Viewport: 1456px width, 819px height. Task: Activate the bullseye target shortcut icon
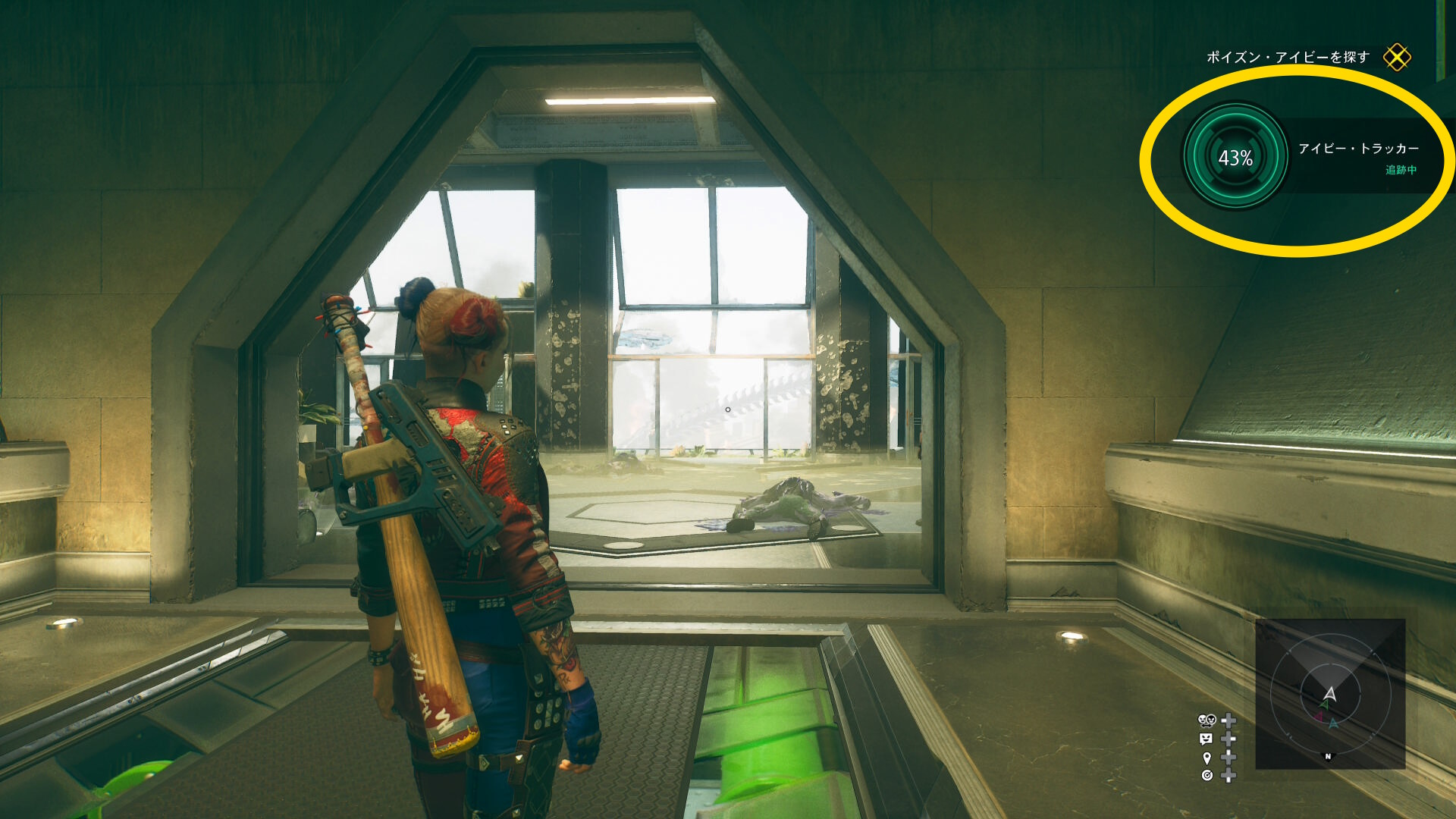pyautogui.click(x=1207, y=775)
